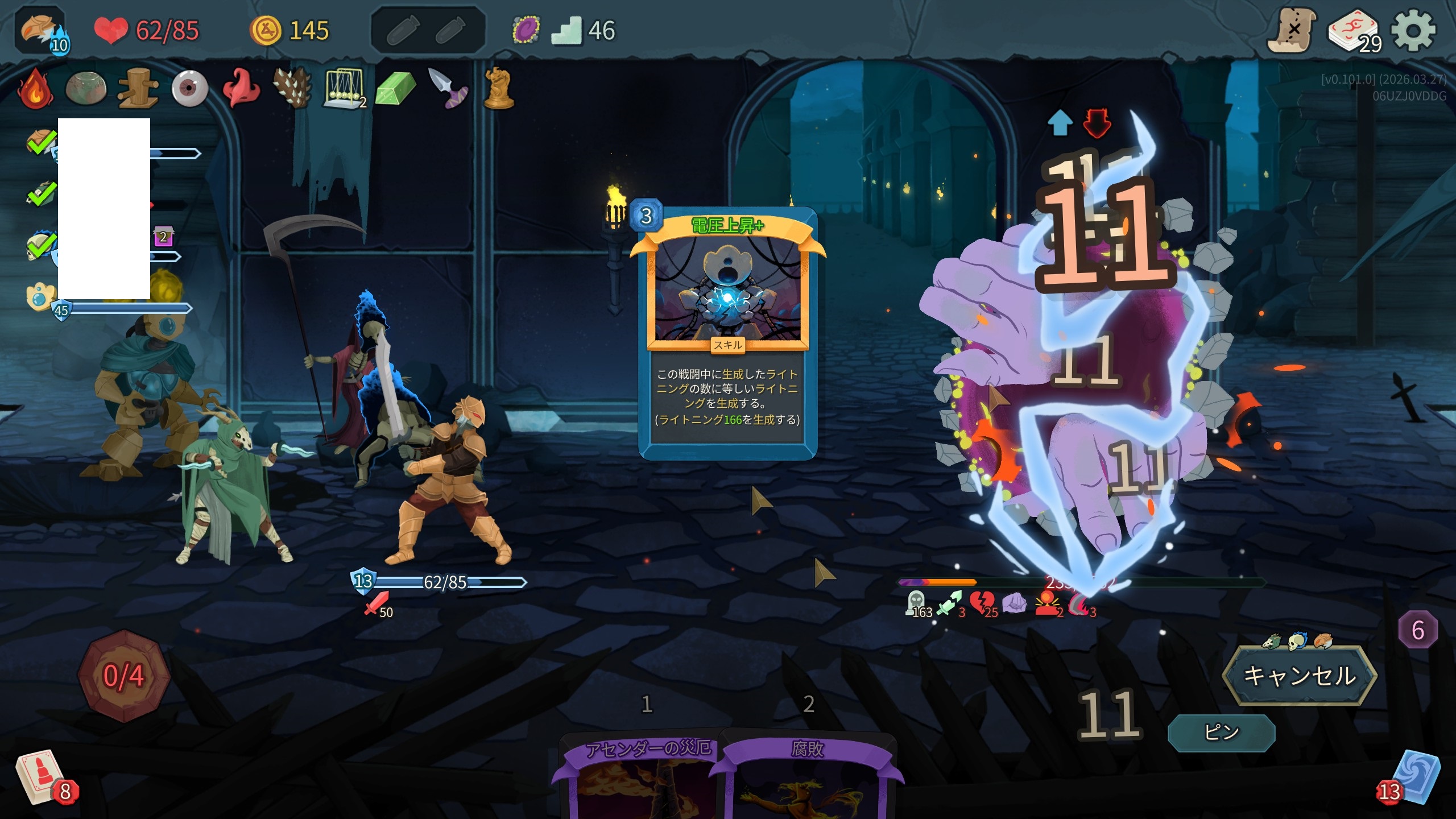The width and height of the screenshot is (1456, 819).
Task: Inspect the flame relic icon
Action: pyautogui.click(x=35, y=89)
